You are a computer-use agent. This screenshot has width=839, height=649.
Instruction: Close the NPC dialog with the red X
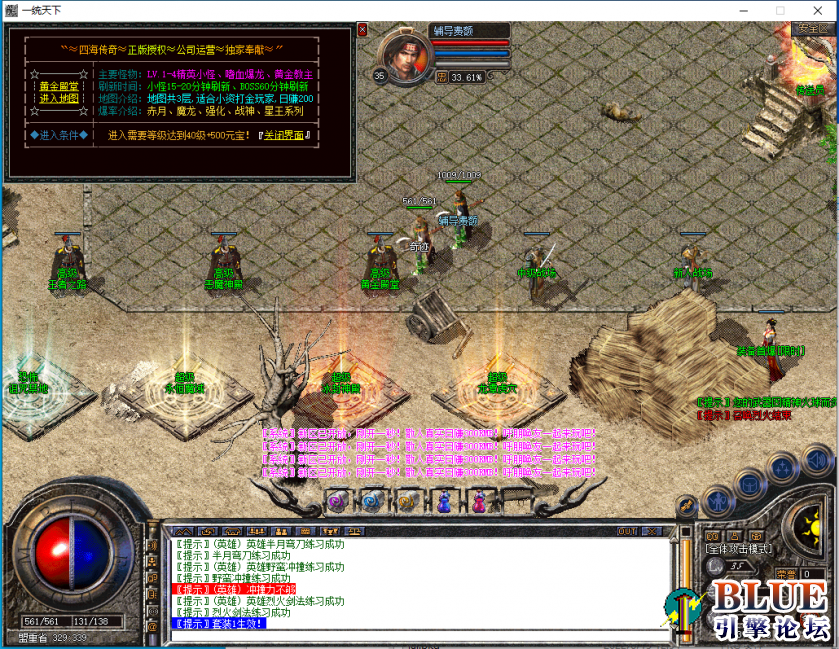pos(362,30)
